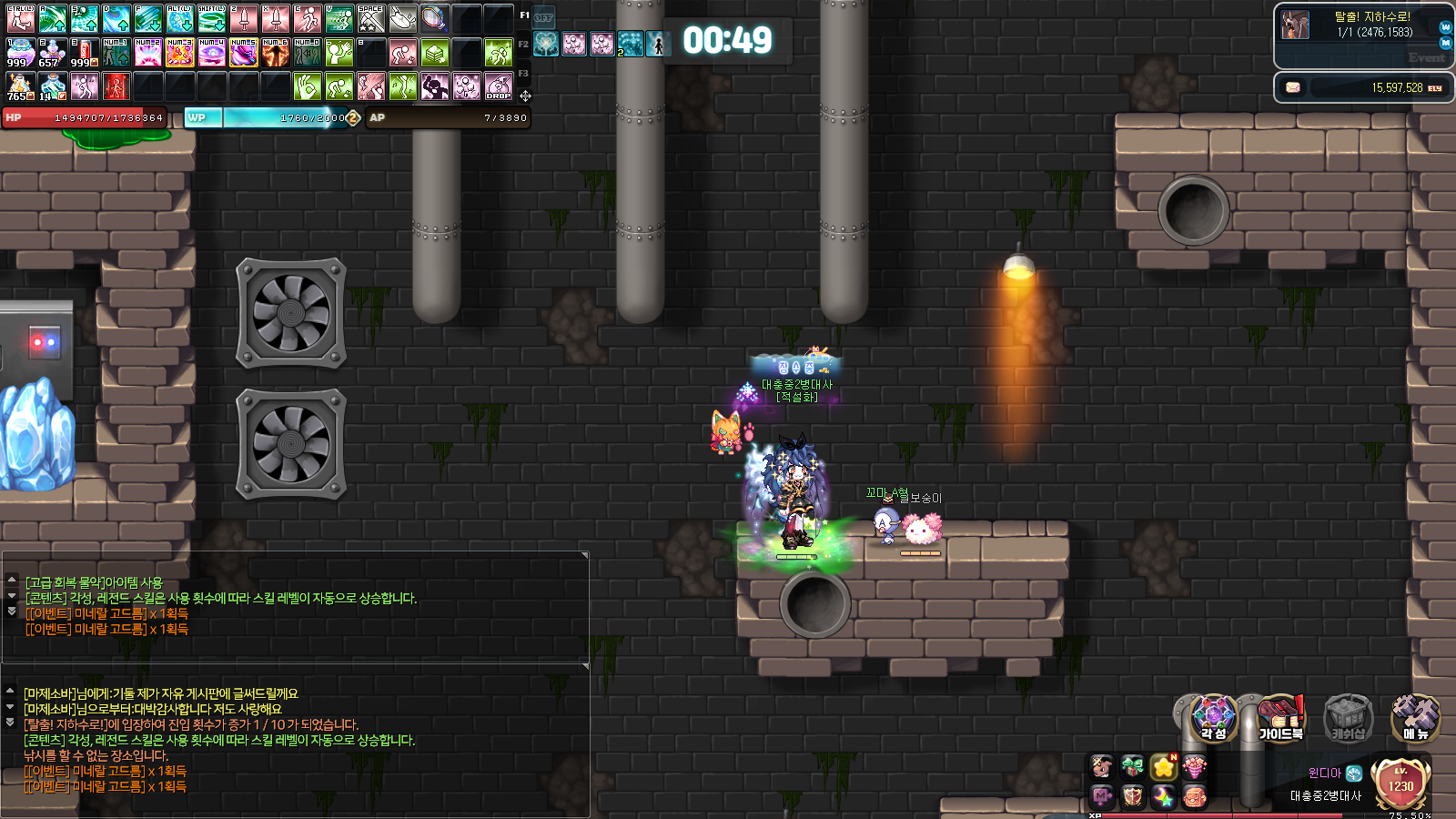The image size is (1456, 819).
Task: Switch to the F2 hotbar page
Action: [523, 44]
